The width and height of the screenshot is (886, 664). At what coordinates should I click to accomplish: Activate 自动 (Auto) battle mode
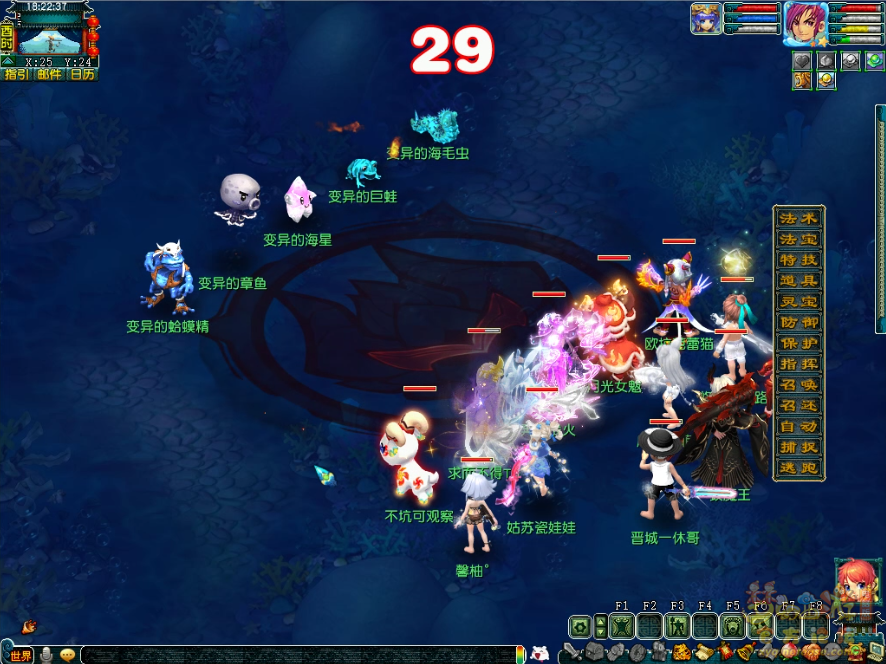tap(798, 427)
